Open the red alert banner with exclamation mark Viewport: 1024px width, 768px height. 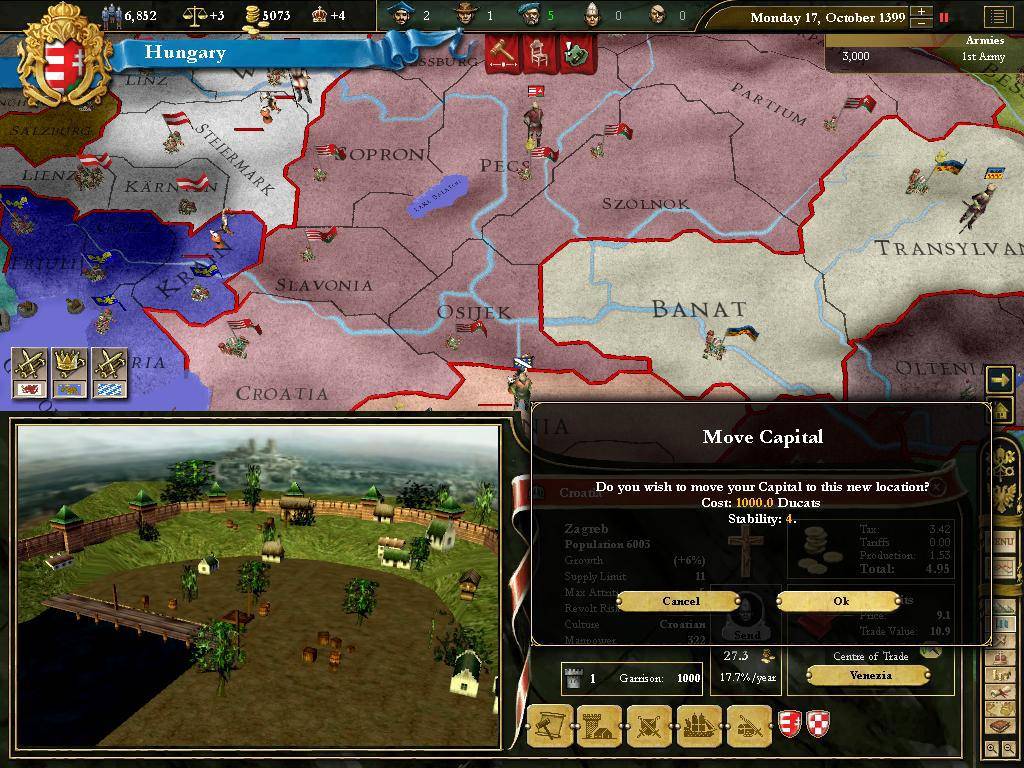coord(575,53)
